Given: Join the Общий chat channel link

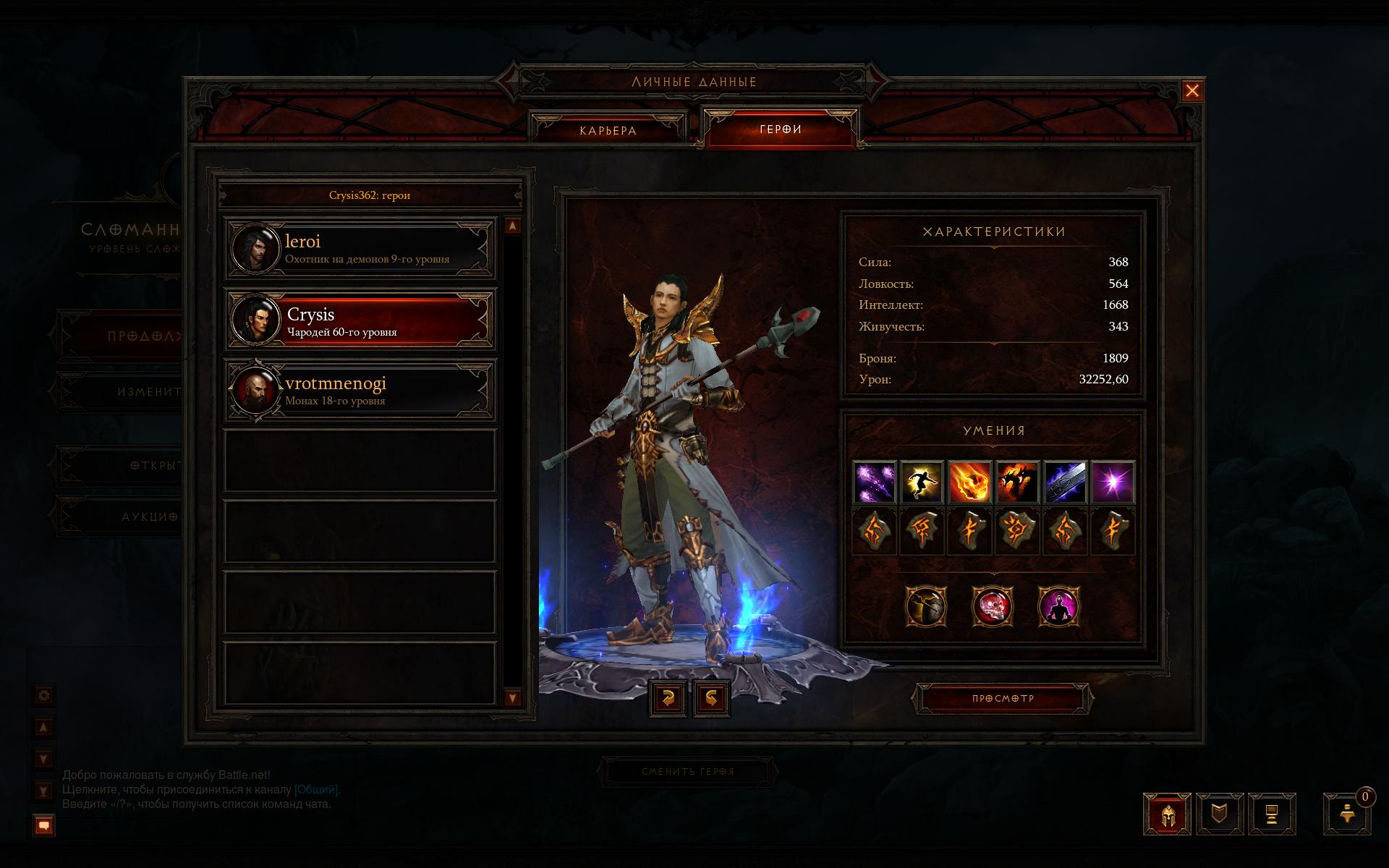Looking at the screenshot, I should [x=316, y=790].
